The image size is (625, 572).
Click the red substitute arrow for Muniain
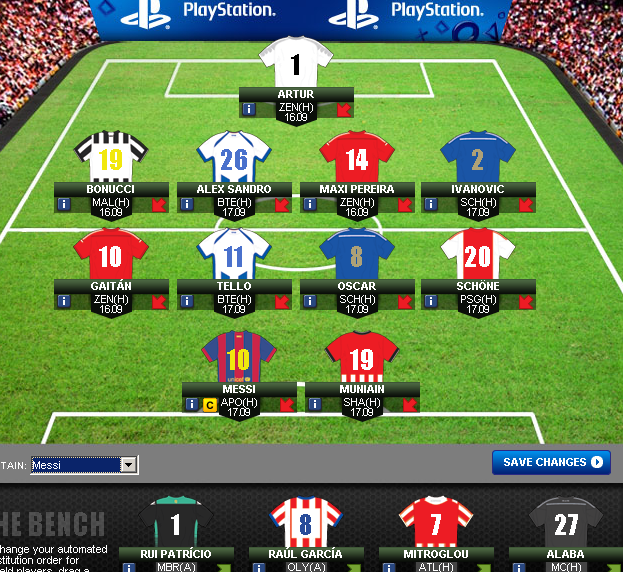pyautogui.click(x=410, y=405)
